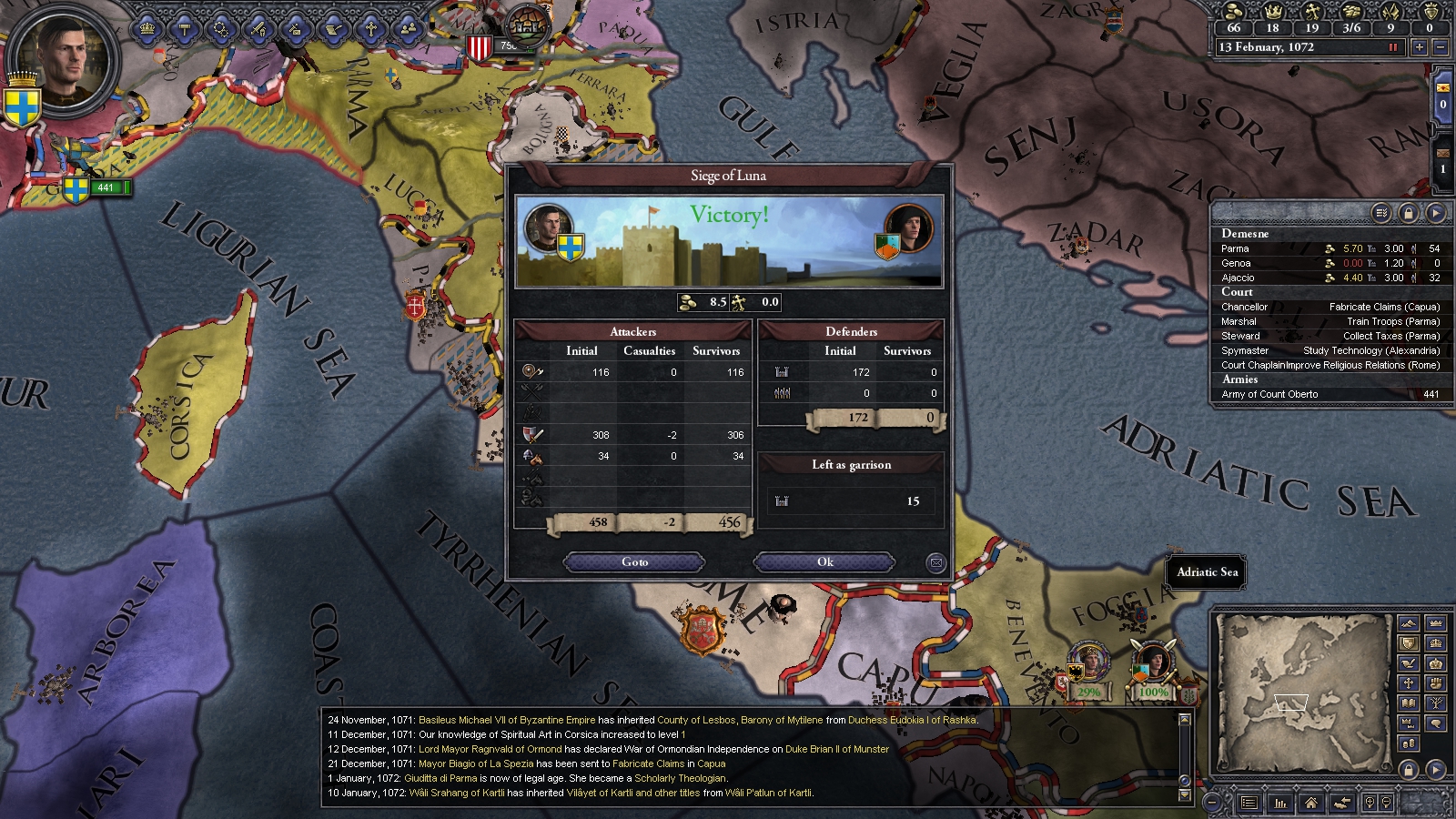The width and height of the screenshot is (1456, 819).
Task: Switch to the terrain map mode
Action: [x=1409, y=623]
